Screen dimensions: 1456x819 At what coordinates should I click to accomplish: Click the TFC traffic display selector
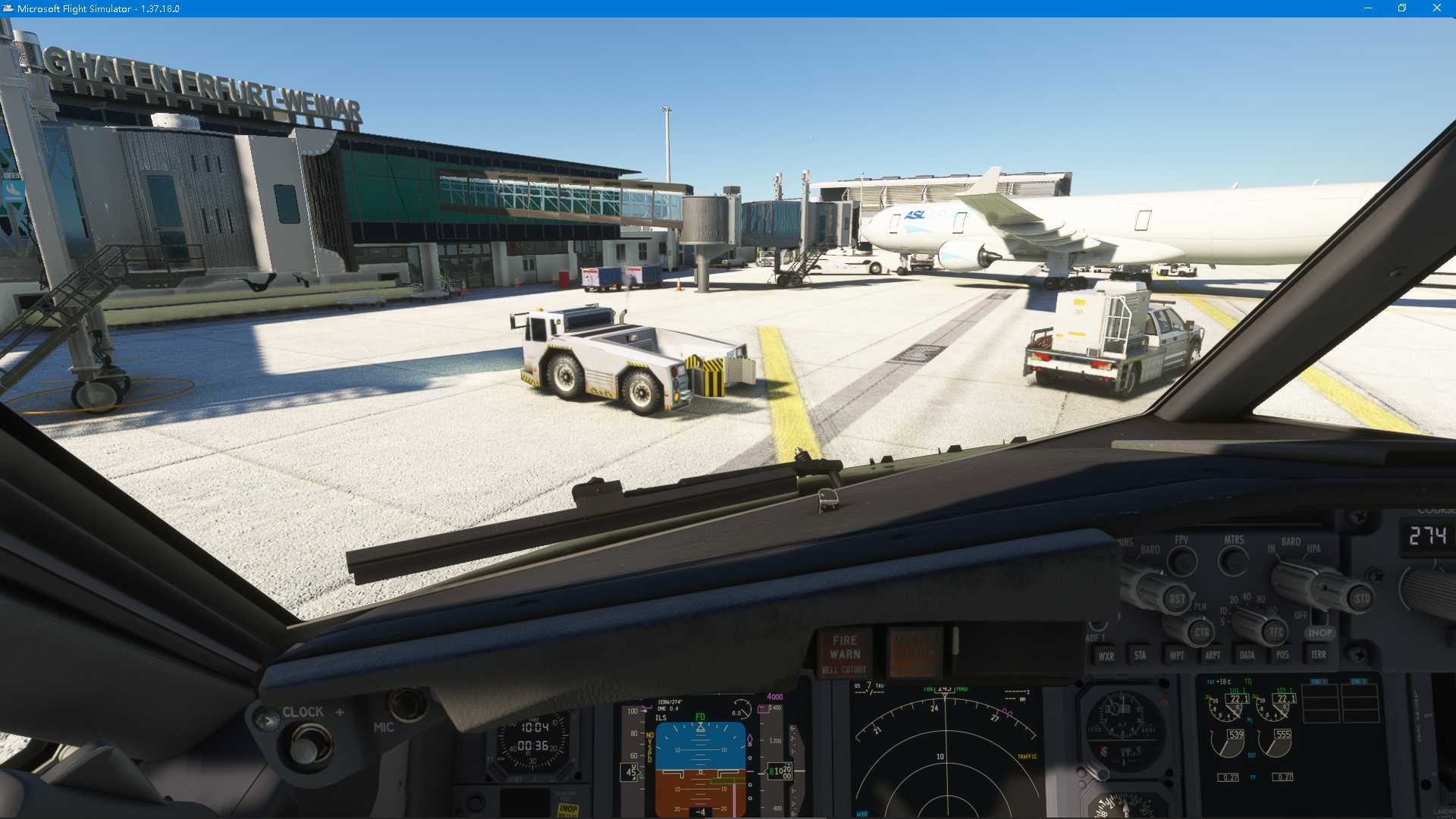(1274, 631)
